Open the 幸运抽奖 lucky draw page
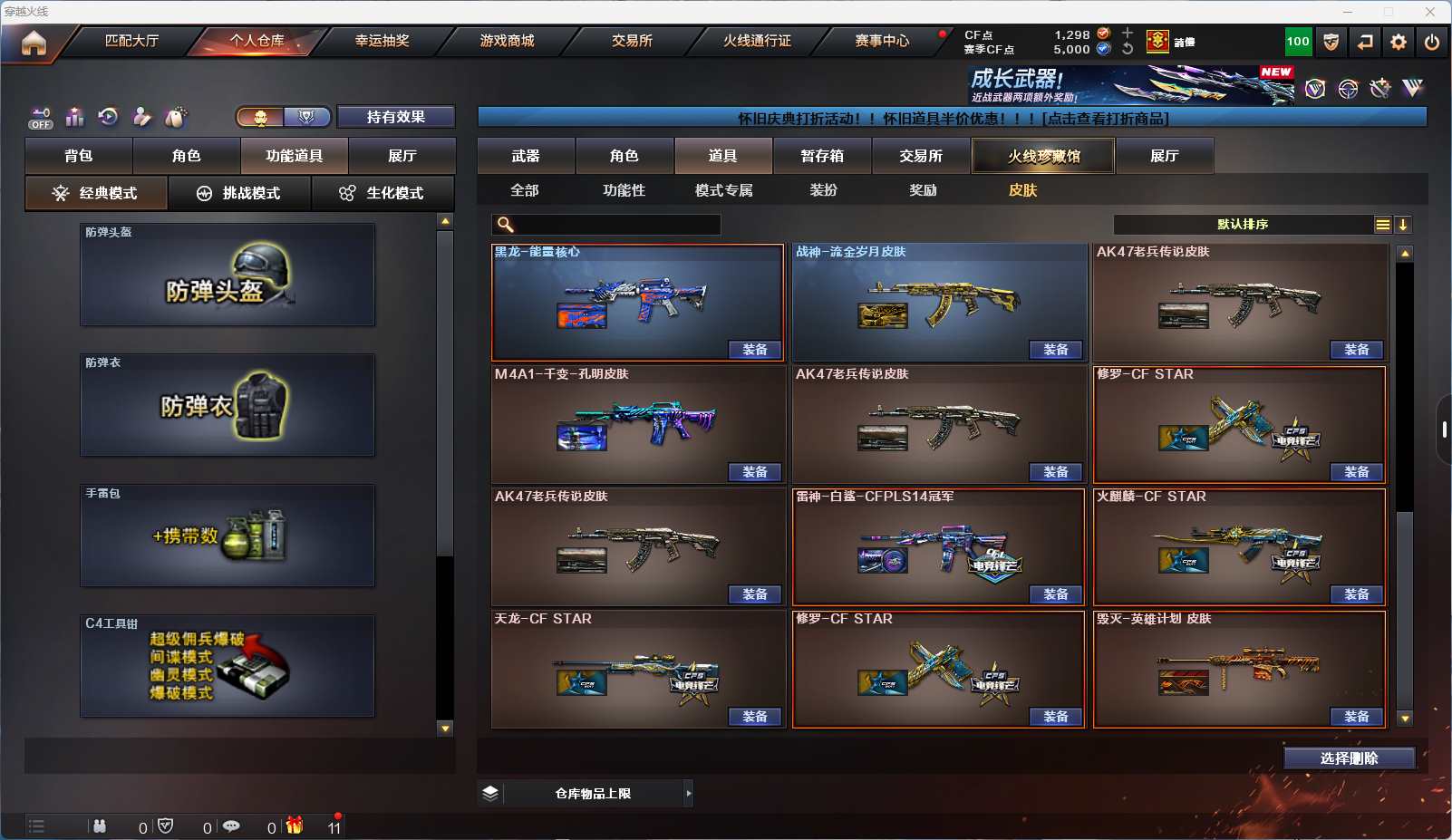The image size is (1452, 840). [x=382, y=41]
